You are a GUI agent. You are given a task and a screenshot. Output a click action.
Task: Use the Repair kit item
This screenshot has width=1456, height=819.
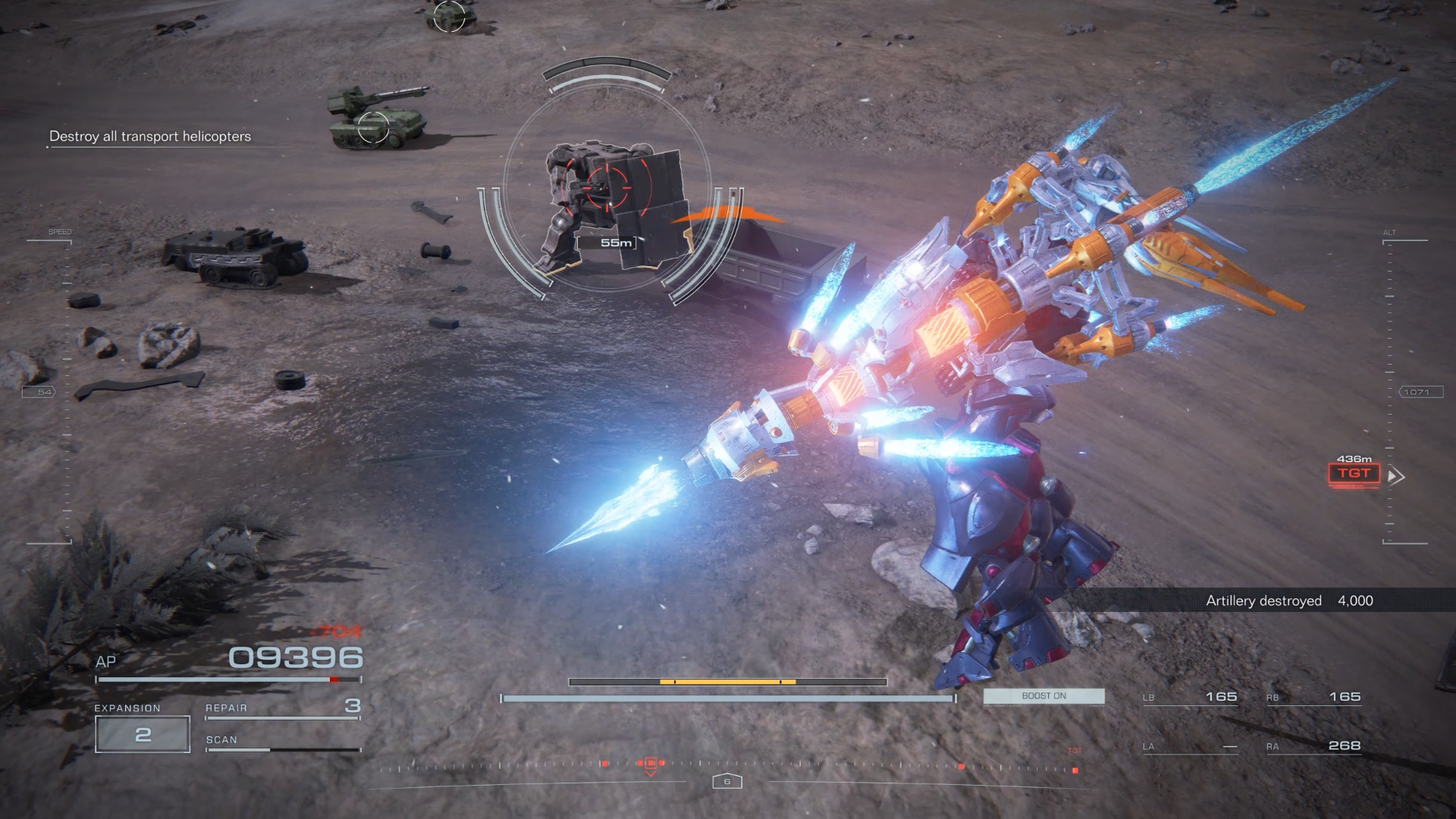point(282,708)
